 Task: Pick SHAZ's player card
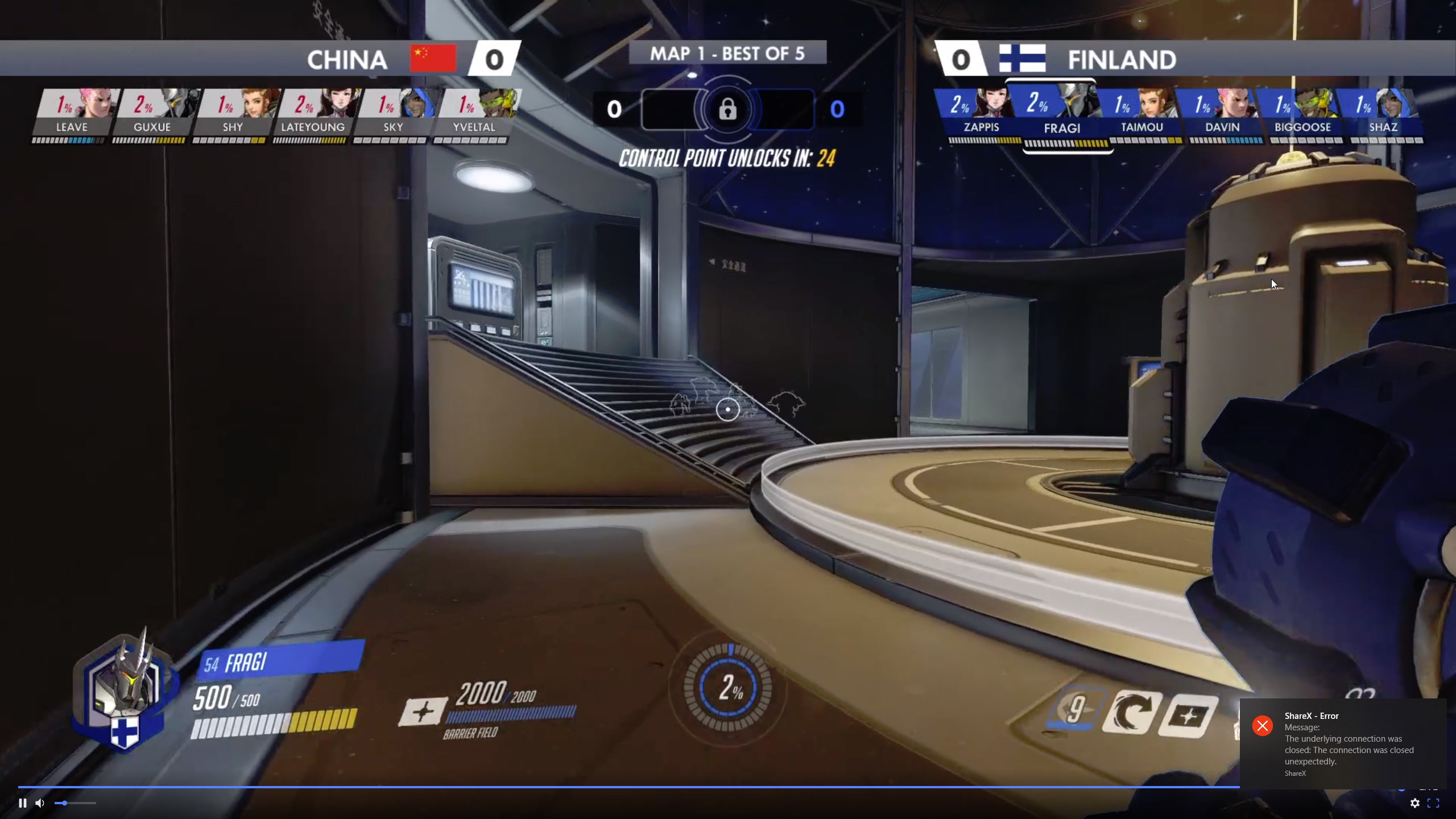1383,114
